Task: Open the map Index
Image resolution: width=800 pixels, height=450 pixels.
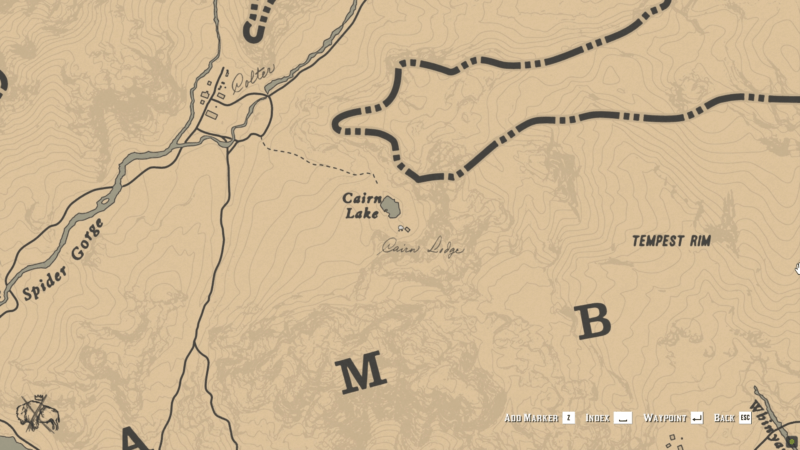Action: 608,417
